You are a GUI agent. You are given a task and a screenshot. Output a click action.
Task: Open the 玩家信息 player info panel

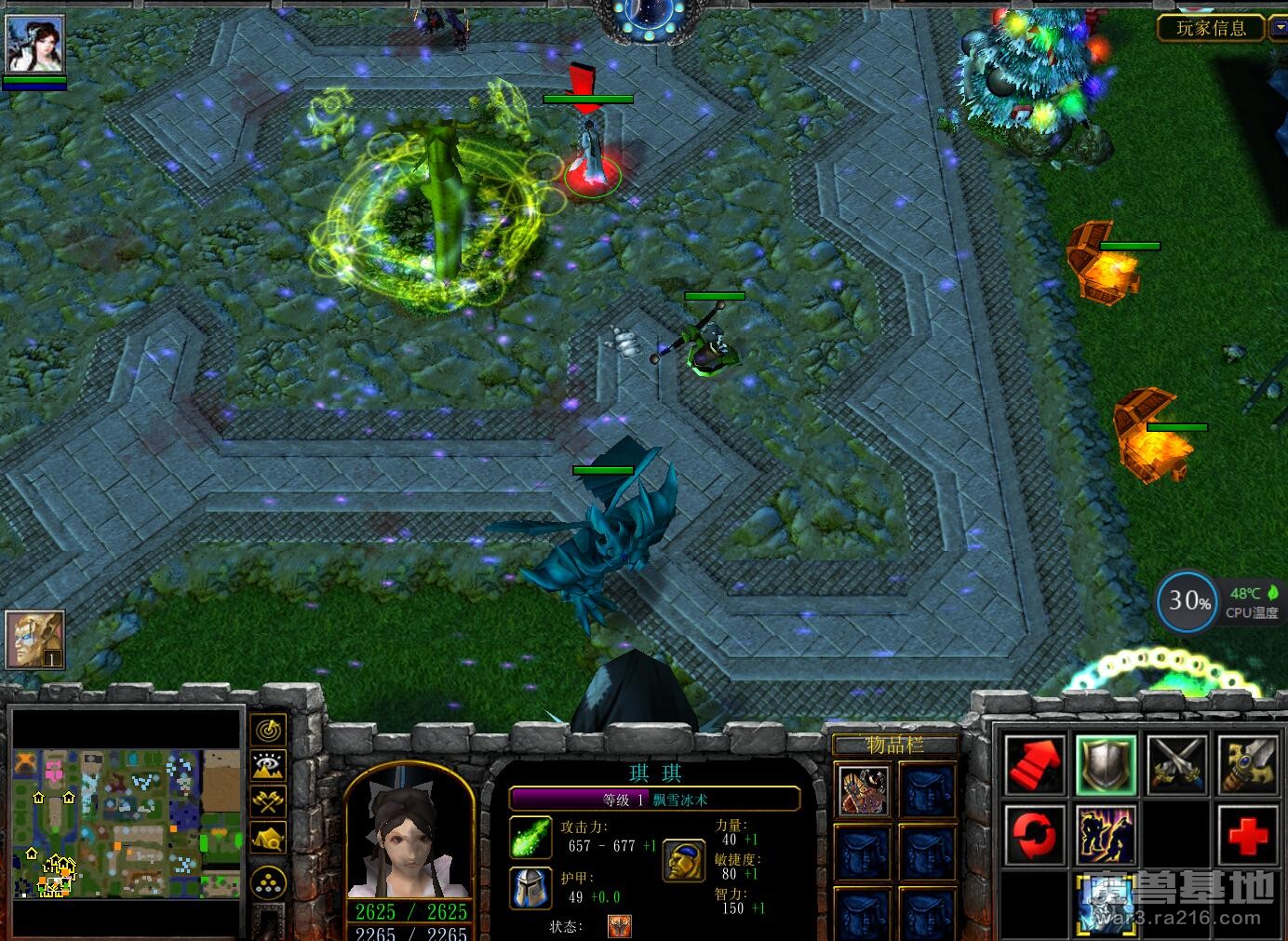[x=1211, y=28]
